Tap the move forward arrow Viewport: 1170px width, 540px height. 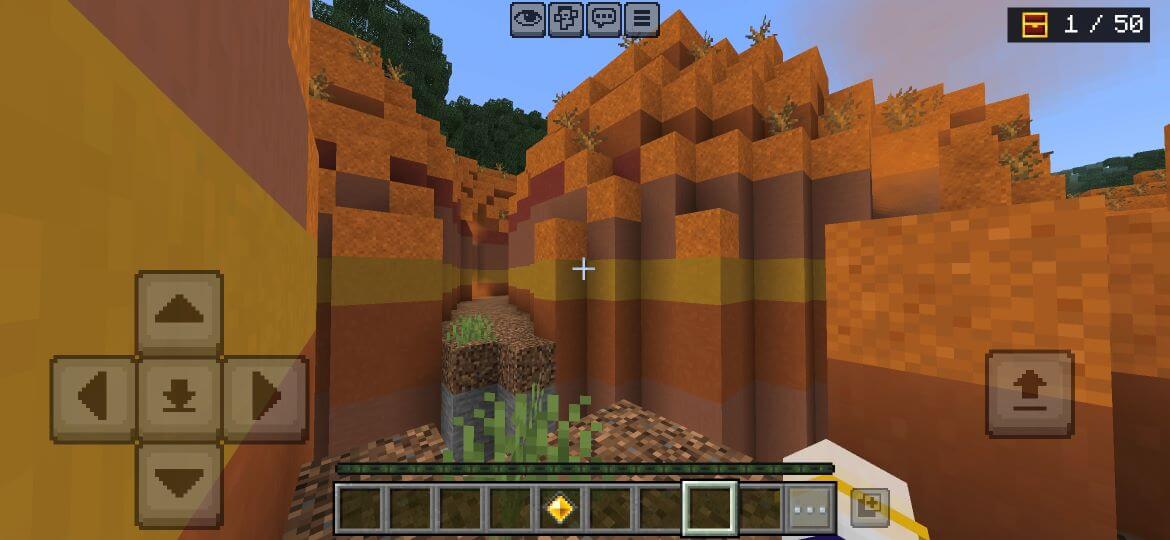[179, 312]
